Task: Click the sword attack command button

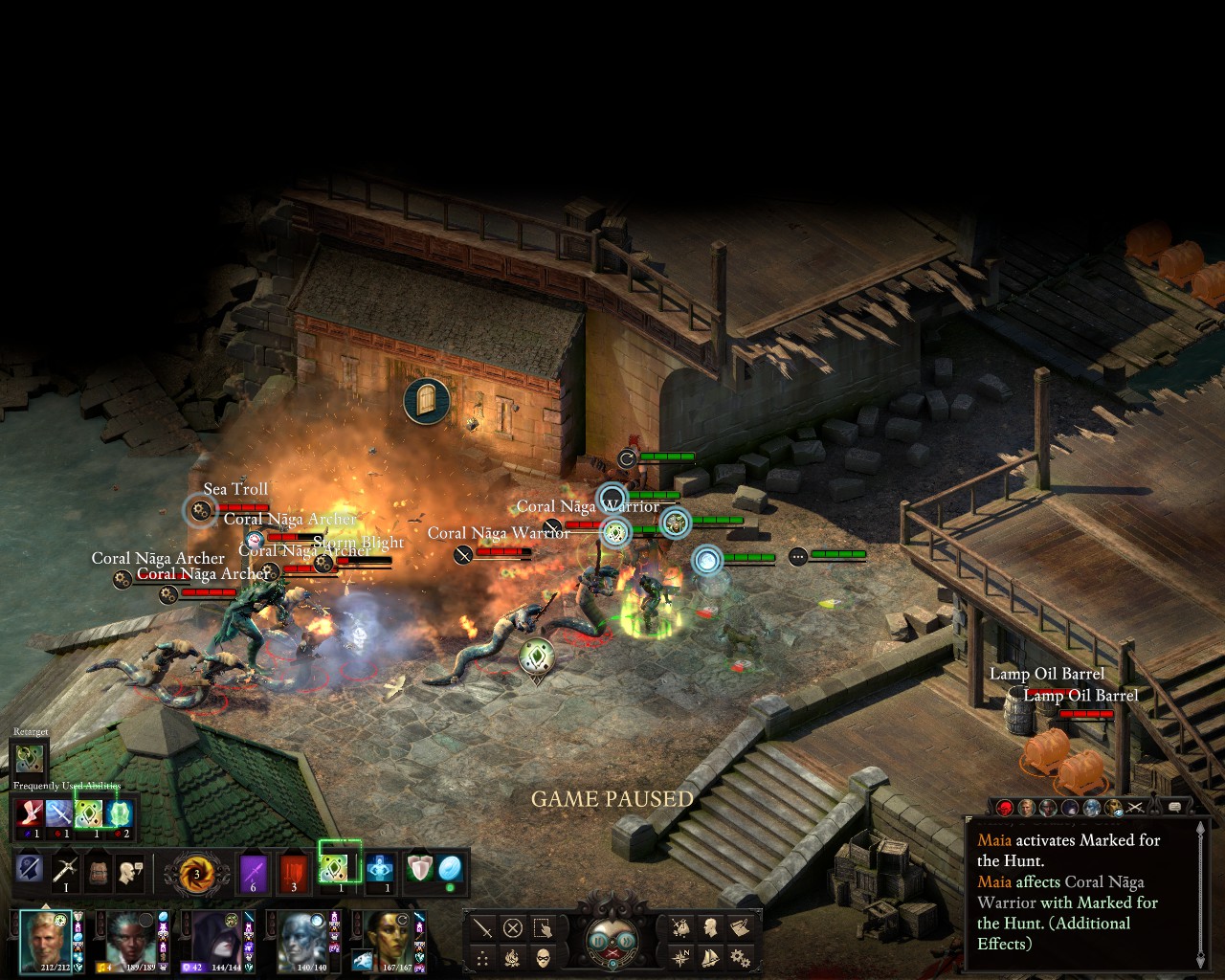Action: point(483,927)
